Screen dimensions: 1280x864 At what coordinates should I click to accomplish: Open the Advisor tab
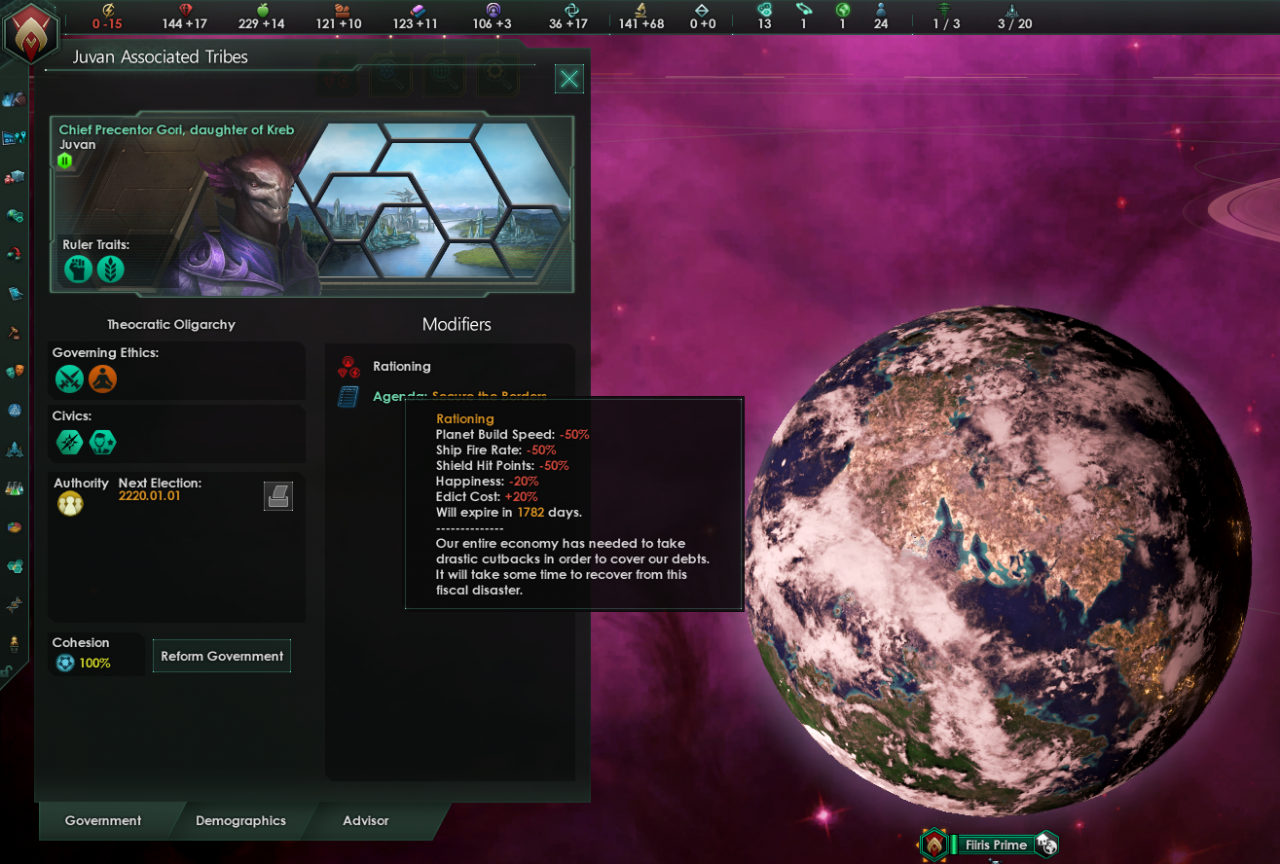click(366, 821)
